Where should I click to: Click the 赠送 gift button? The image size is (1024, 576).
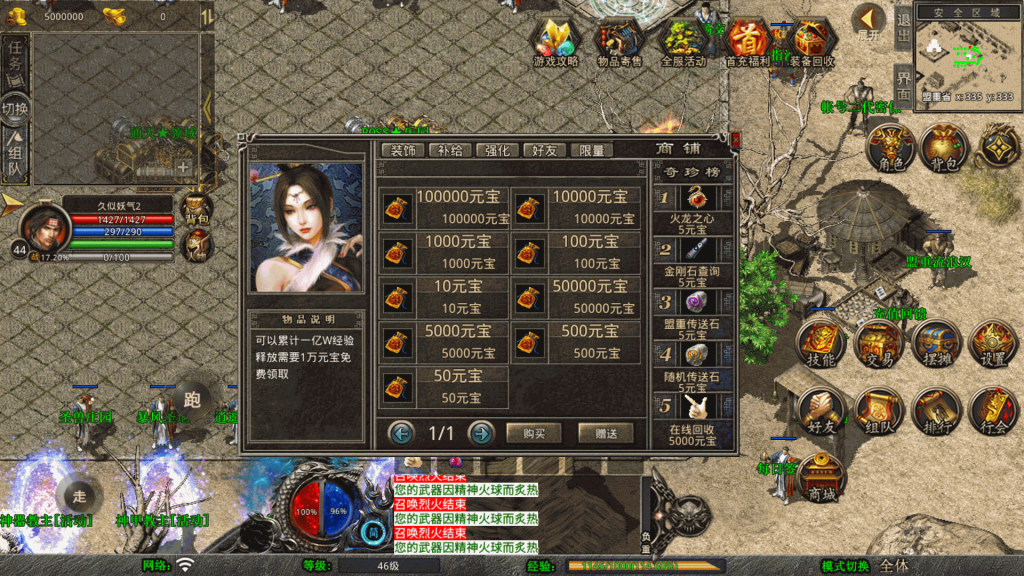[x=605, y=433]
